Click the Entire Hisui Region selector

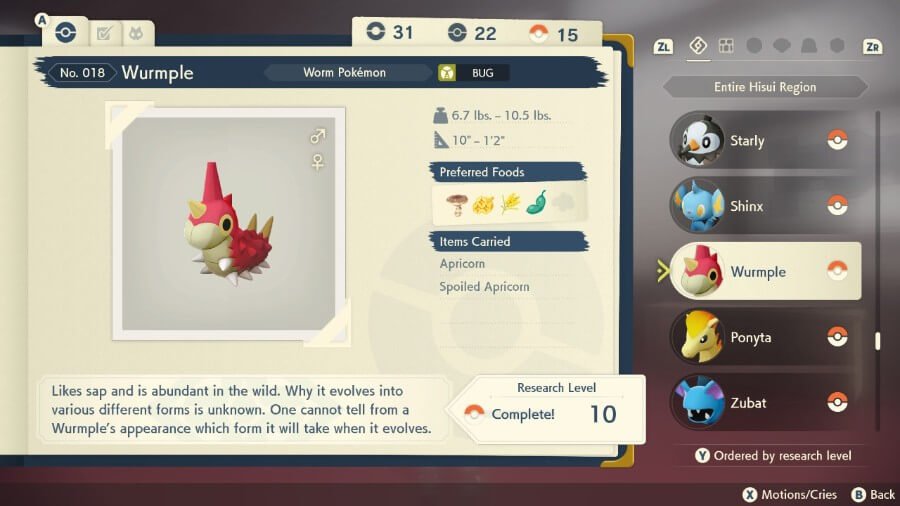[765, 87]
